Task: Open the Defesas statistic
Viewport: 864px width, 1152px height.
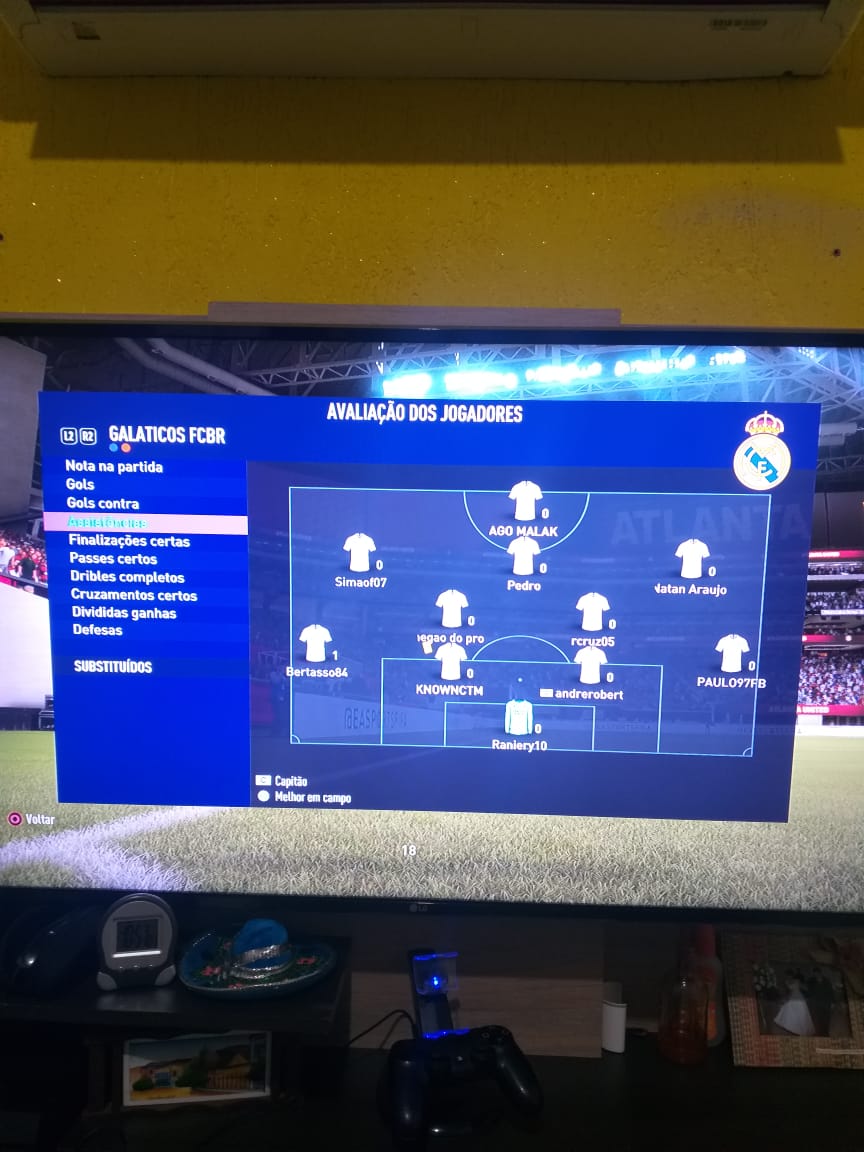Action: pyautogui.click(x=97, y=630)
